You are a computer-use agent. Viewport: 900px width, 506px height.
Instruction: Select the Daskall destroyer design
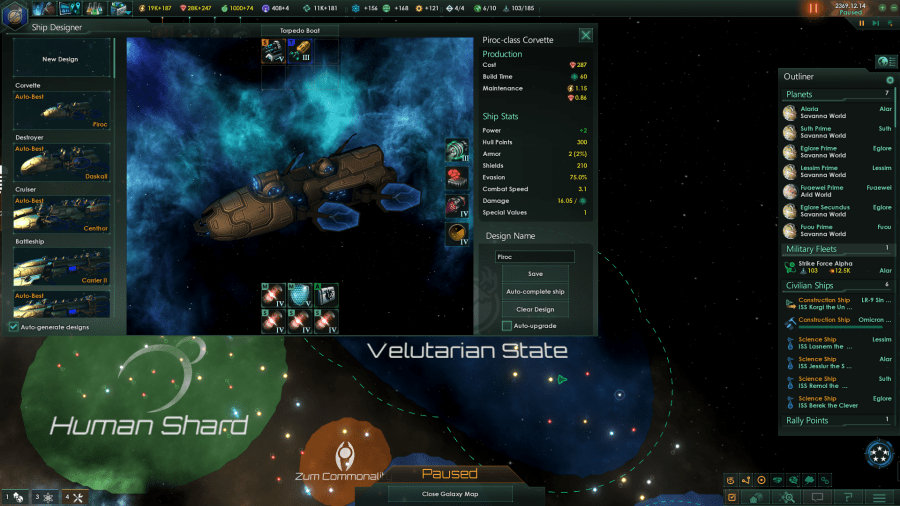[62, 162]
